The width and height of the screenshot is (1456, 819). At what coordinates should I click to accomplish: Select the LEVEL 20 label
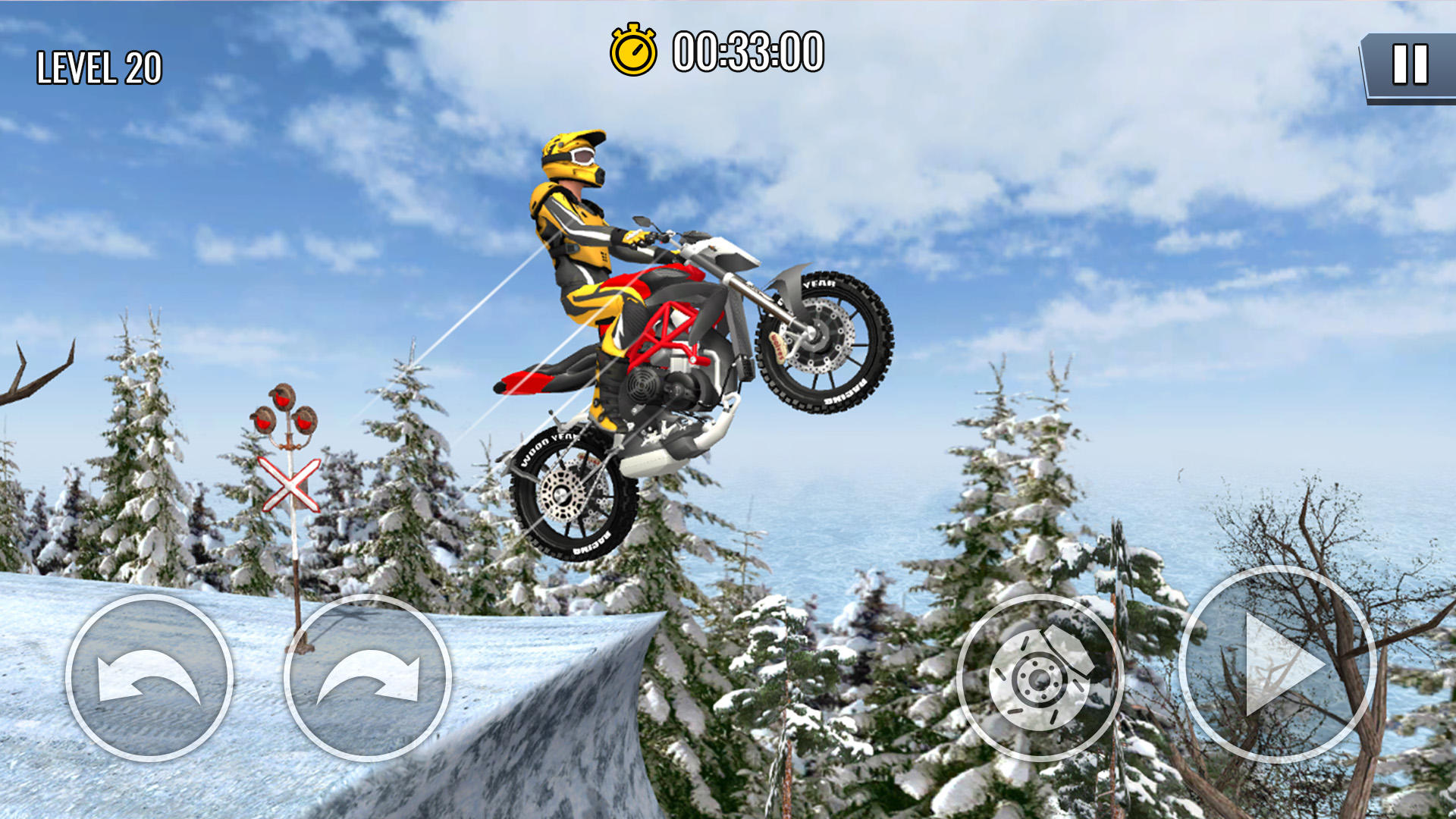99,67
